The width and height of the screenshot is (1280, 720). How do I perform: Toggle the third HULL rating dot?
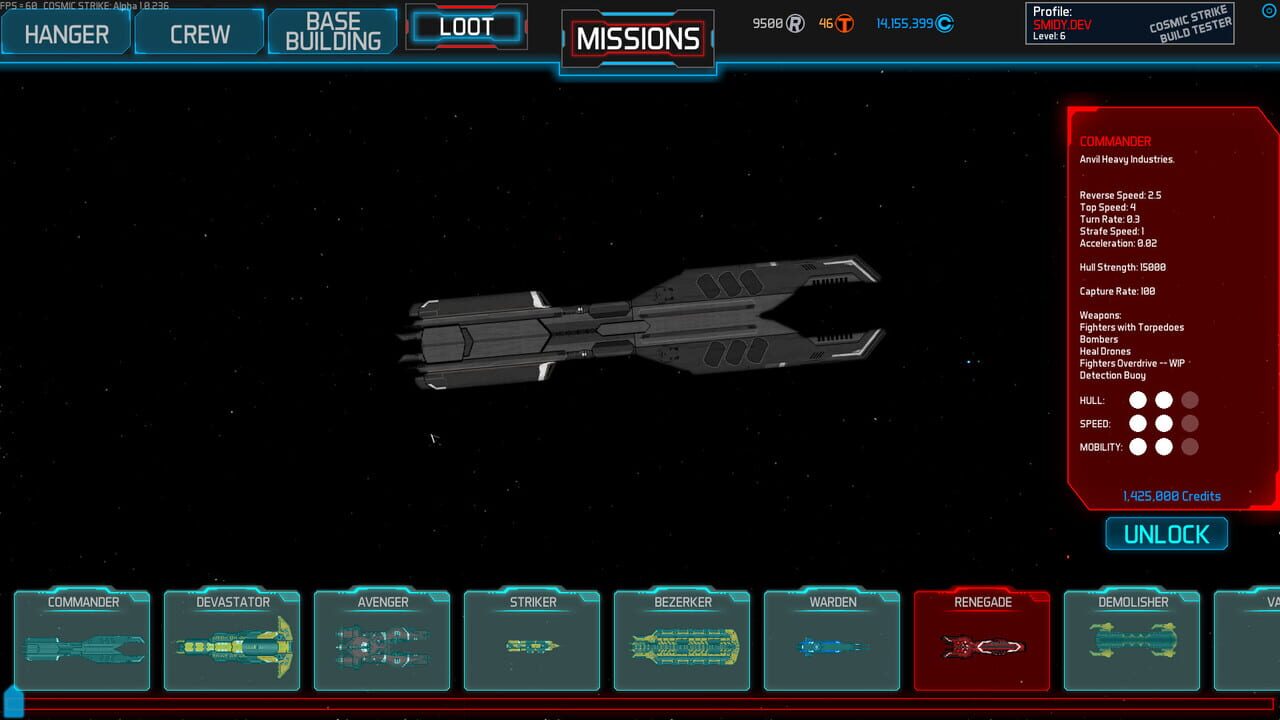(1189, 399)
